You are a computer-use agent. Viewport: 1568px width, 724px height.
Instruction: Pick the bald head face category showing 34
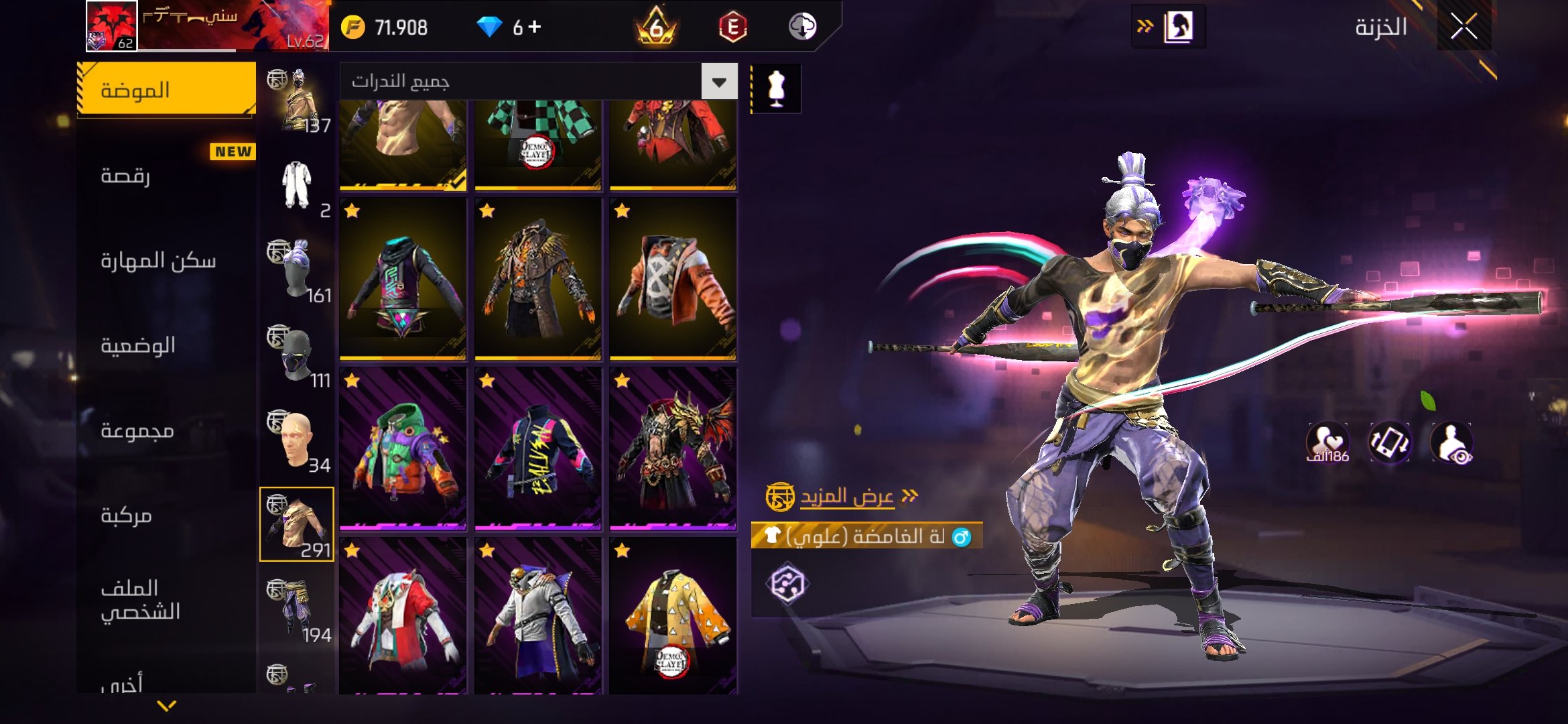[x=297, y=440]
